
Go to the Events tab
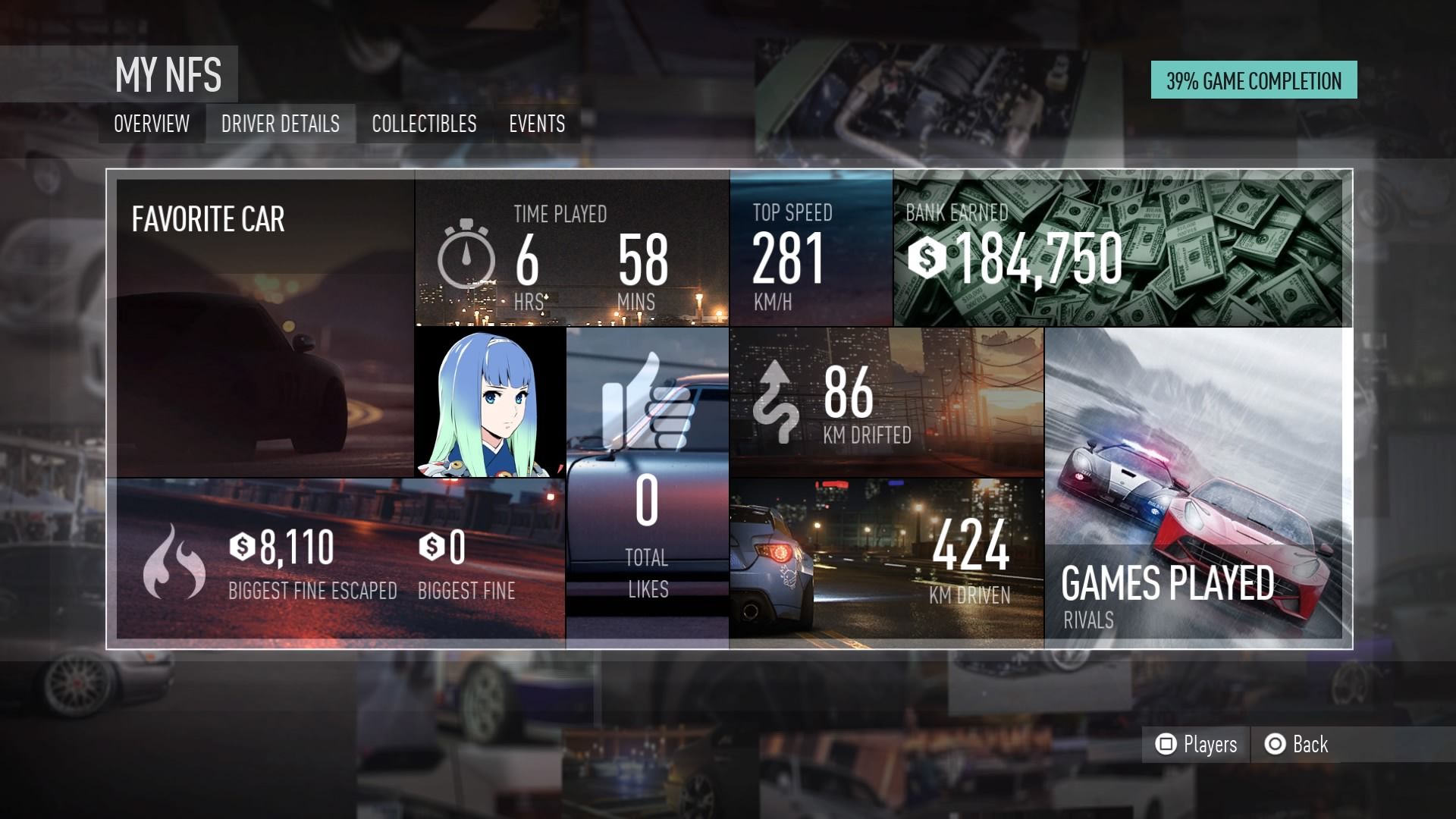[537, 124]
